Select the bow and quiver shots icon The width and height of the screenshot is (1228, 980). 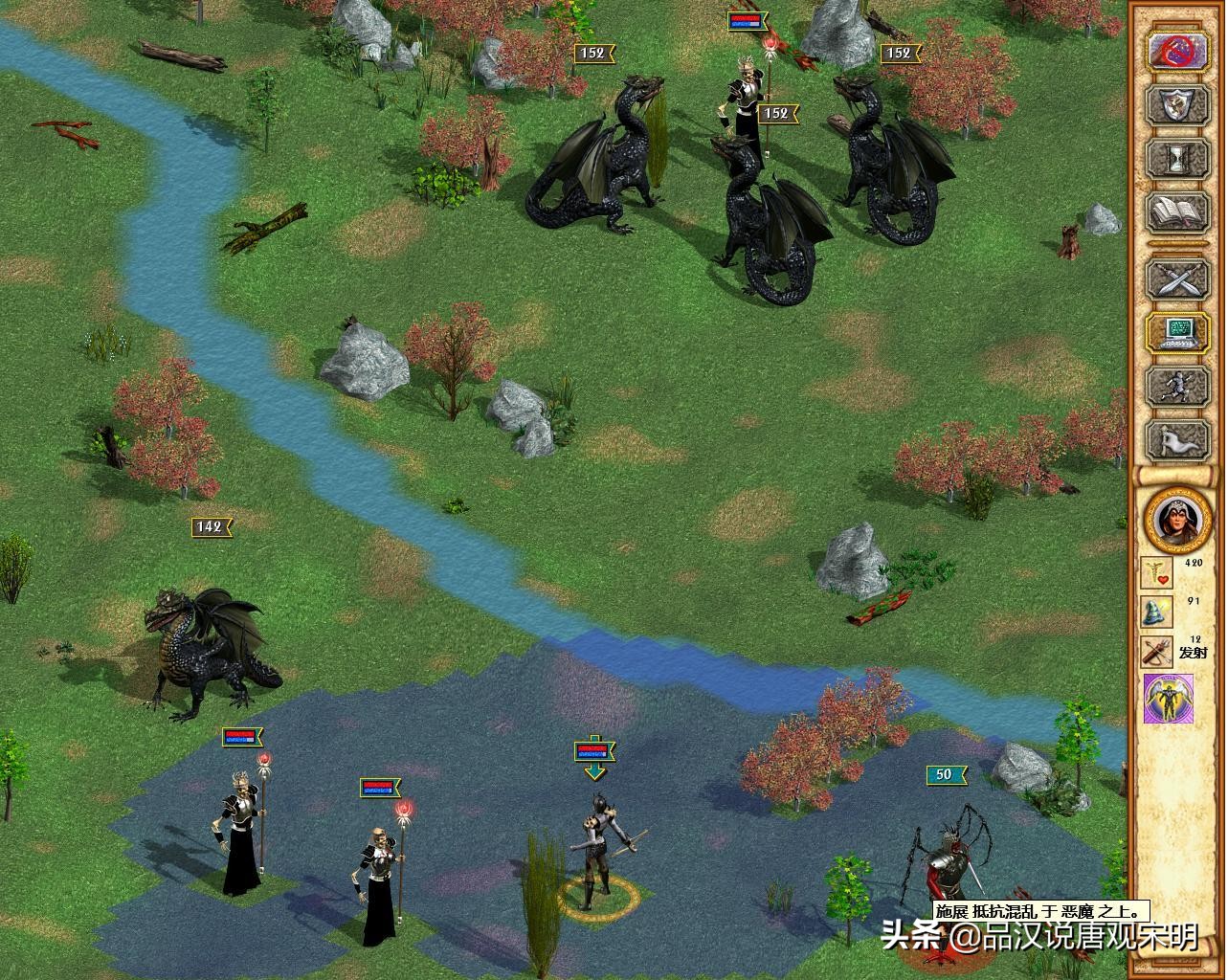(1158, 653)
